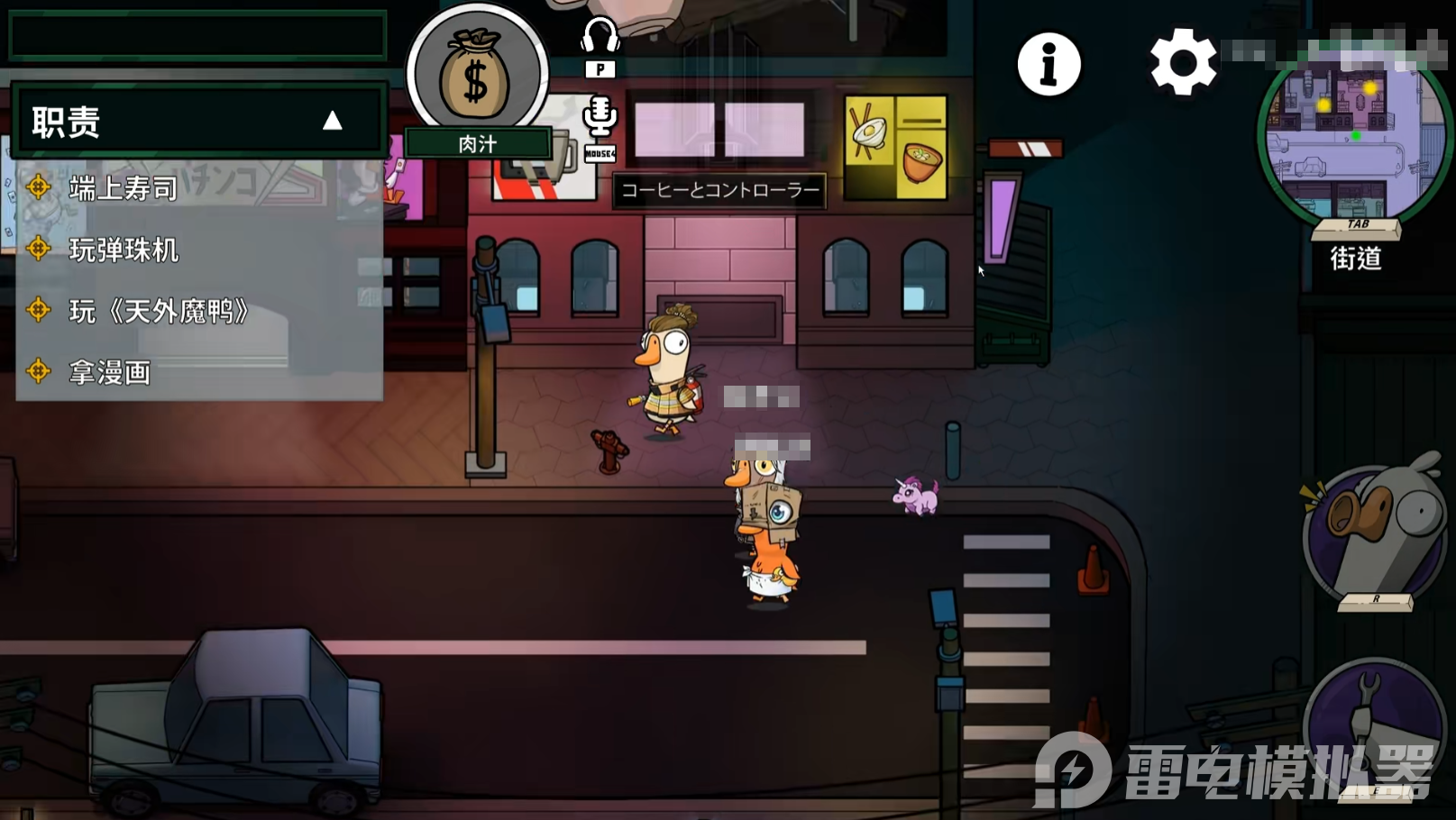Choose the 玩《天外魔鸭》 task entry

159,312
